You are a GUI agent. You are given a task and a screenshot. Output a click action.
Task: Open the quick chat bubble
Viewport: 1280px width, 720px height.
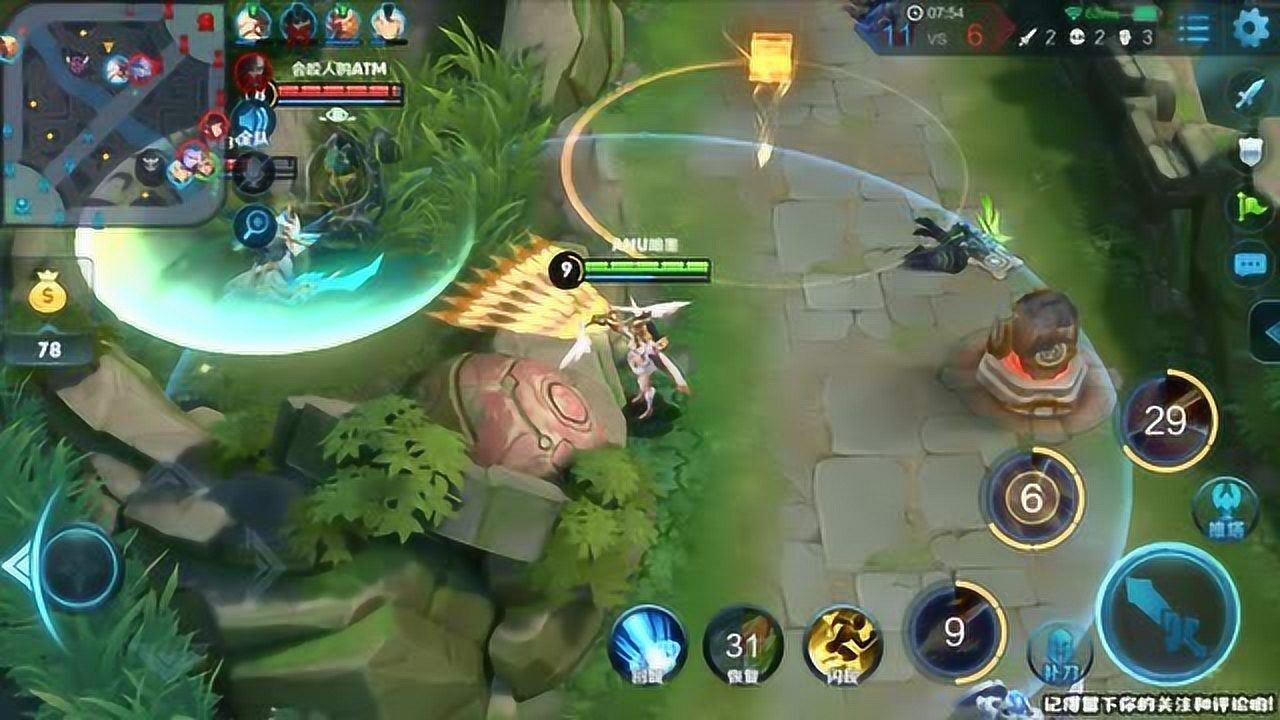click(1250, 264)
